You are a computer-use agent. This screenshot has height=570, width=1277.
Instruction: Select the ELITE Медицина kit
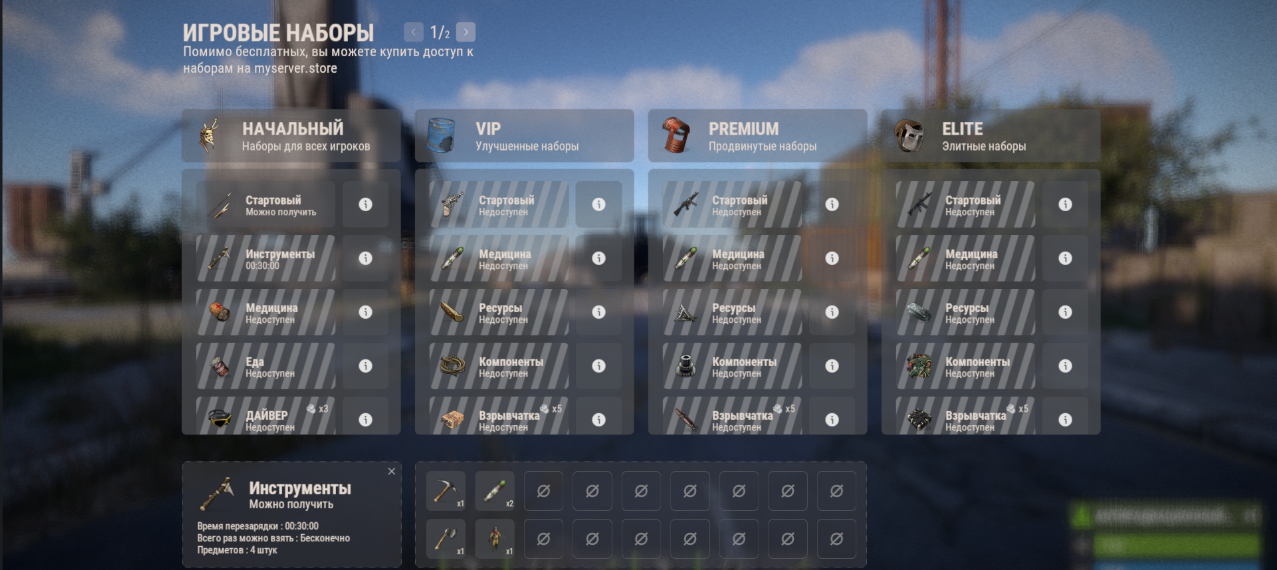[x=964, y=258]
